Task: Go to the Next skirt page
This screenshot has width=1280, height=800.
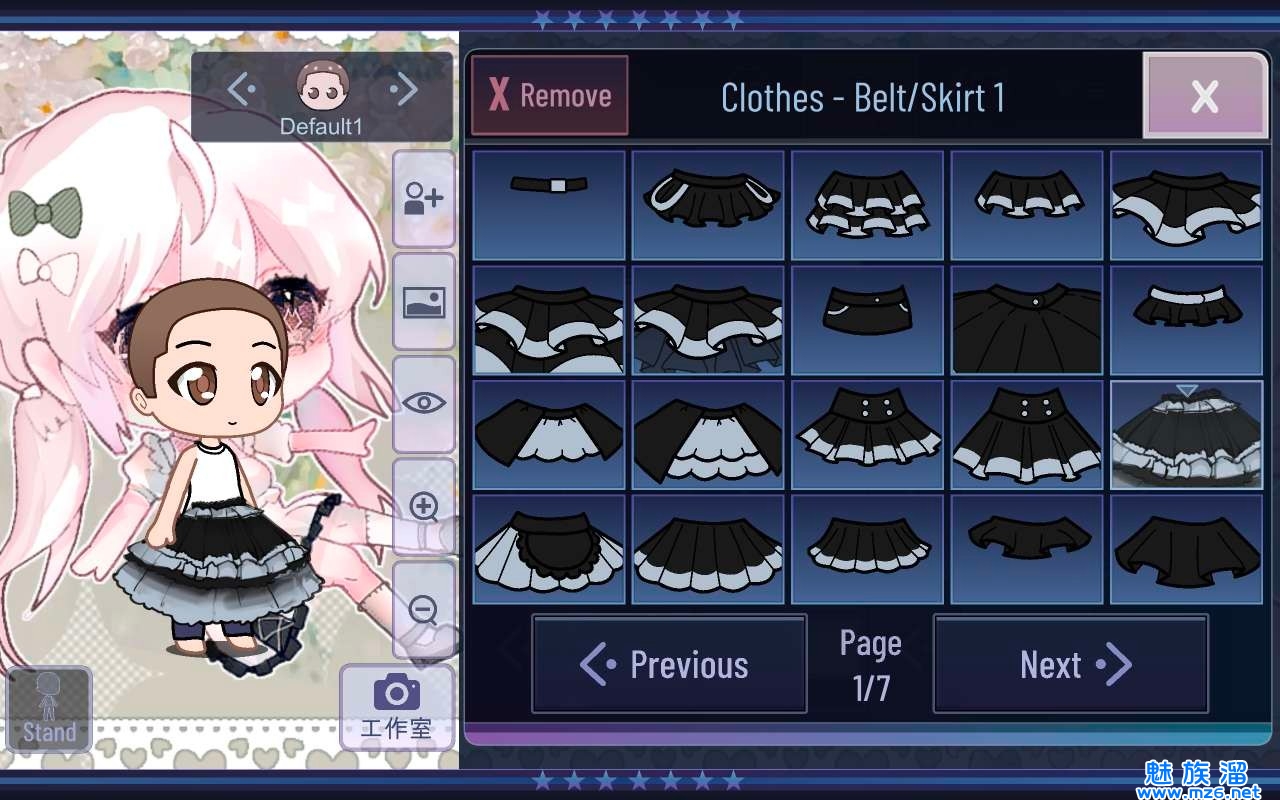Action: coord(1070,664)
